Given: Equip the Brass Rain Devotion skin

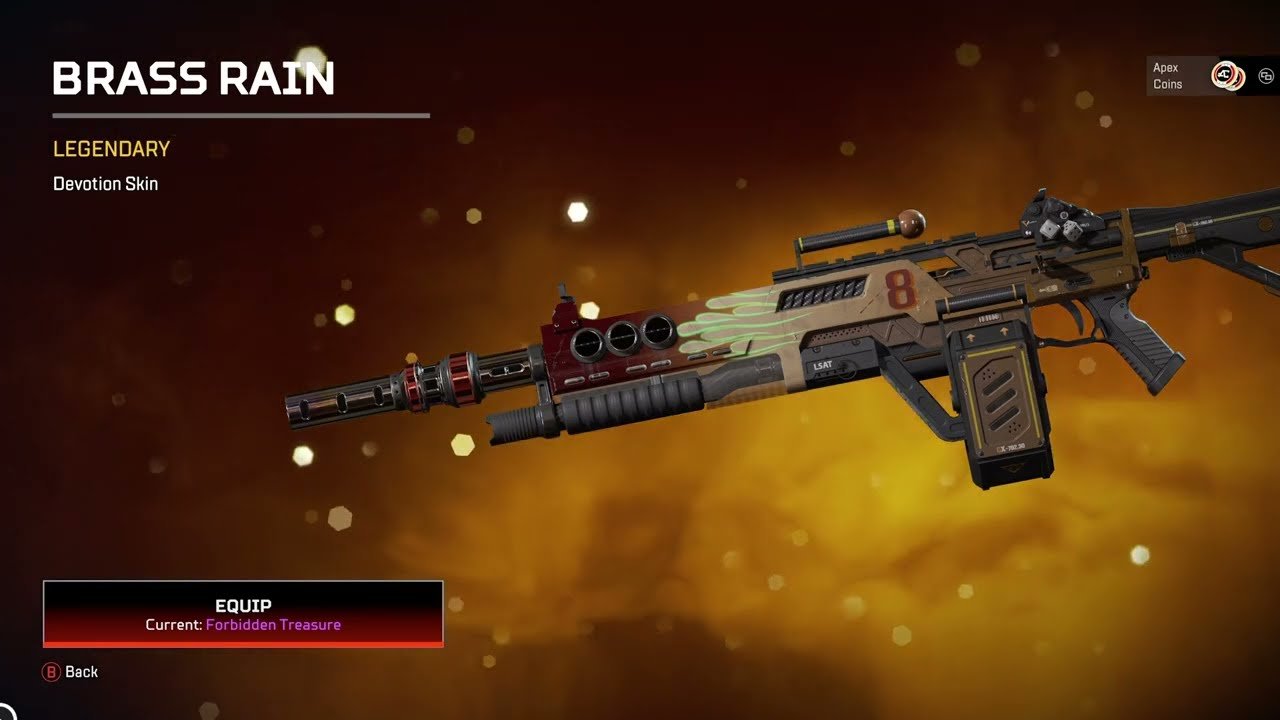Looking at the screenshot, I should click(x=243, y=613).
